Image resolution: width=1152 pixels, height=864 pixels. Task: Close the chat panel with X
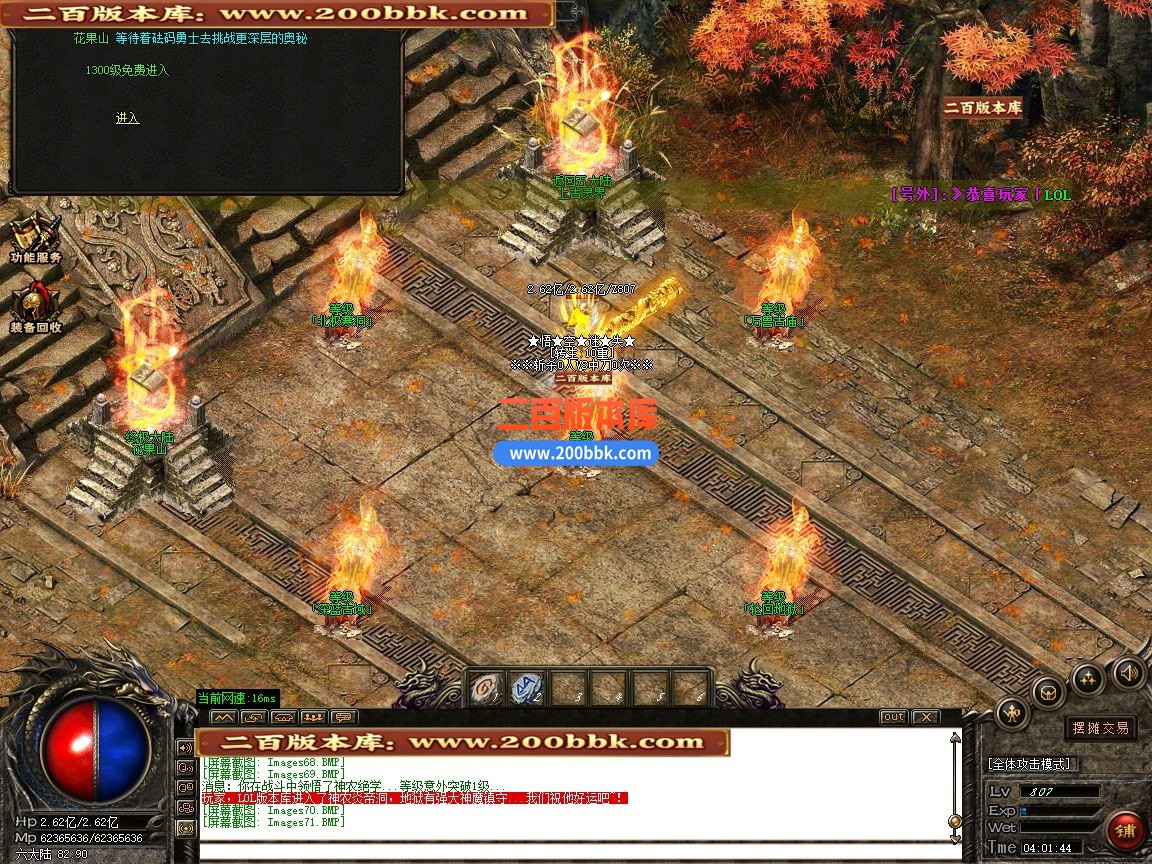pos(926,717)
